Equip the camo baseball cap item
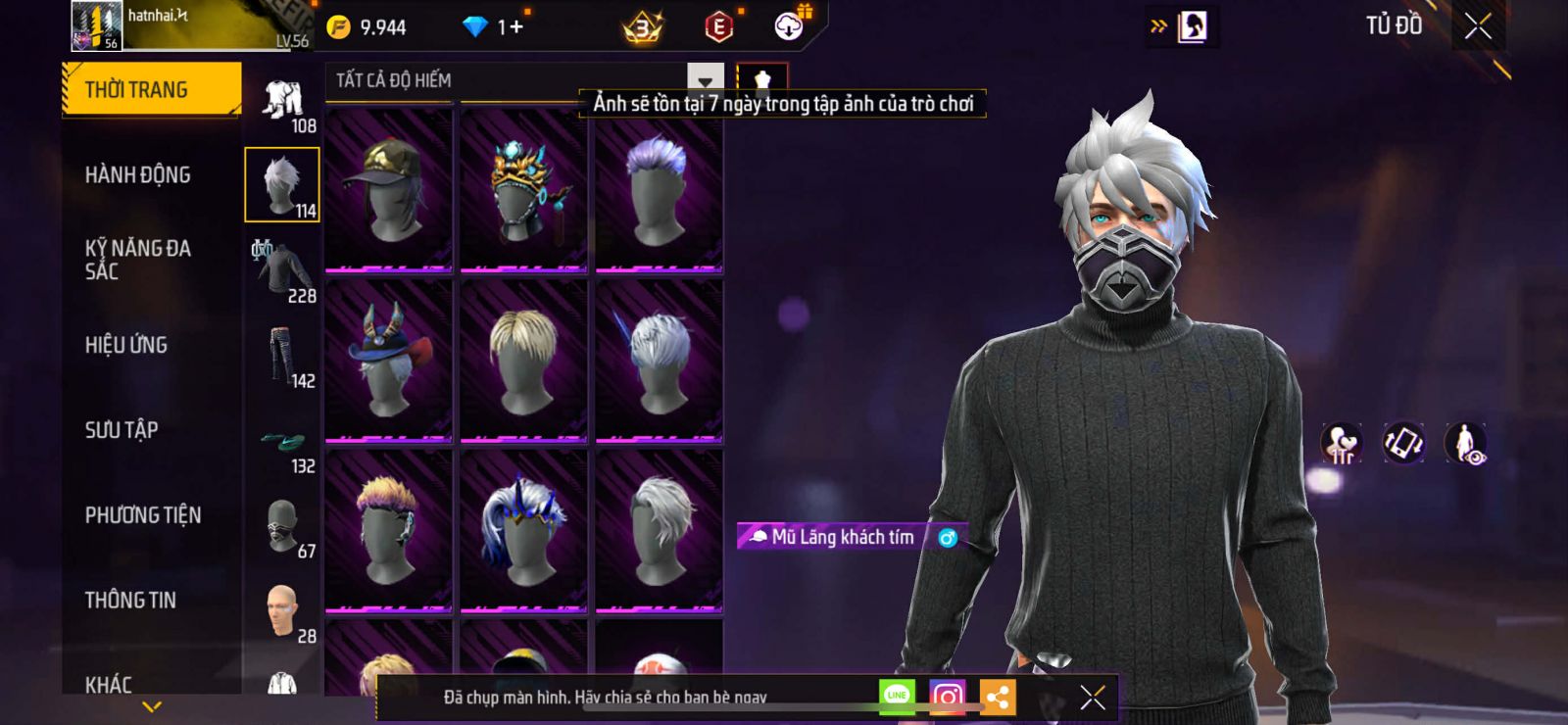The image size is (1568, 725). [389, 188]
